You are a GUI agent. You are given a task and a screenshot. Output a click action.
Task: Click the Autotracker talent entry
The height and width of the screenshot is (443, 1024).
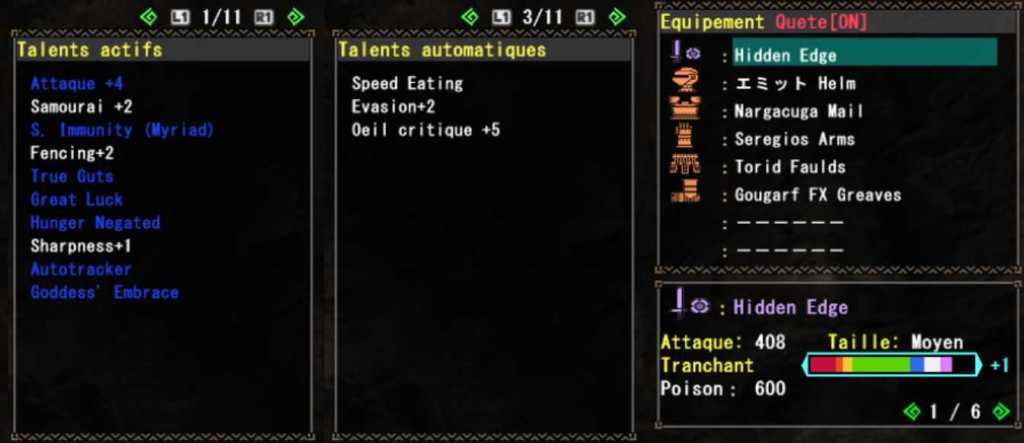(81, 269)
